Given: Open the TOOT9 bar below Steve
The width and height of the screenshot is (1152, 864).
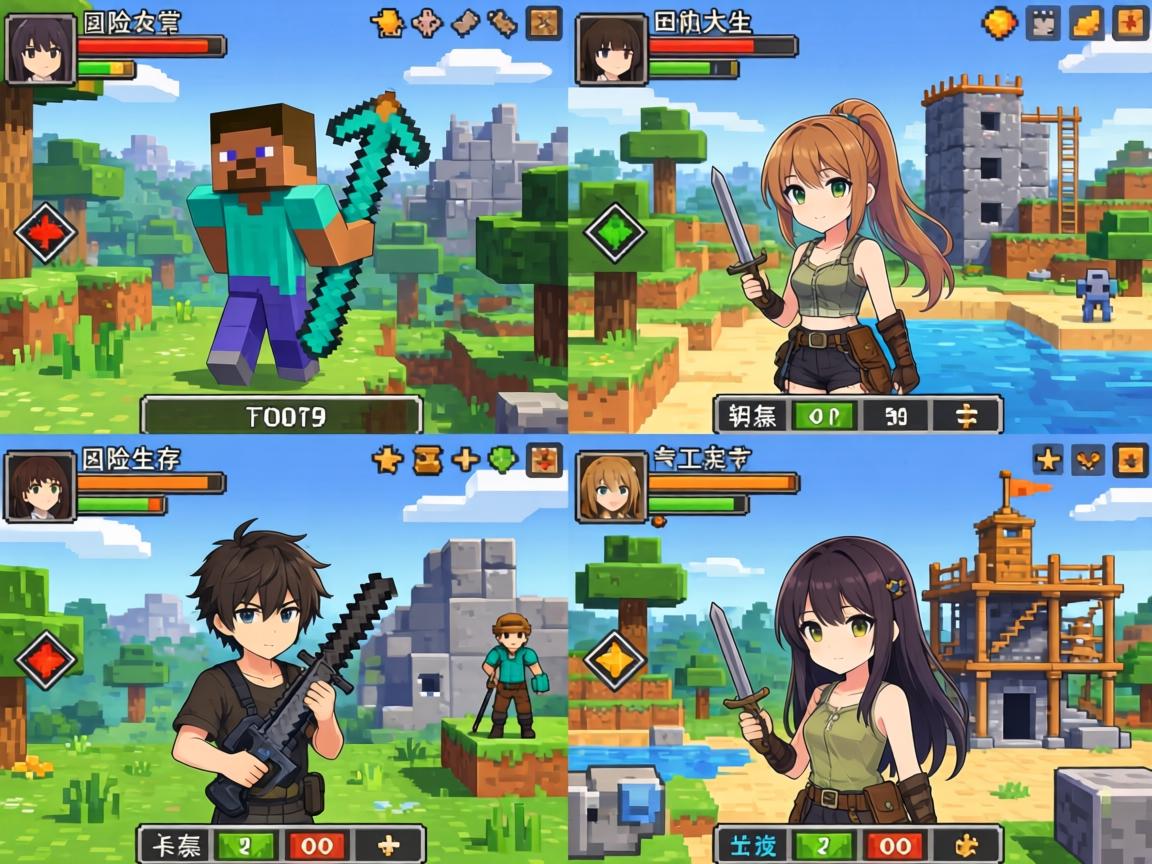Looking at the screenshot, I should coord(281,415).
